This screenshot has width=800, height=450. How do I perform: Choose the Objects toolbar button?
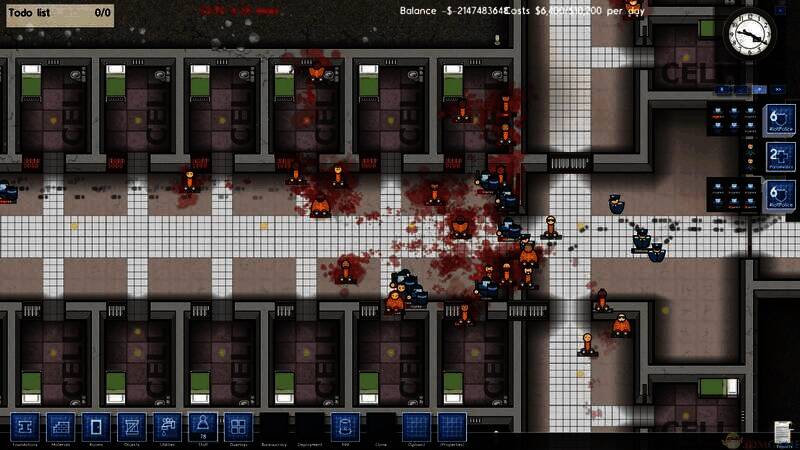[131, 427]
